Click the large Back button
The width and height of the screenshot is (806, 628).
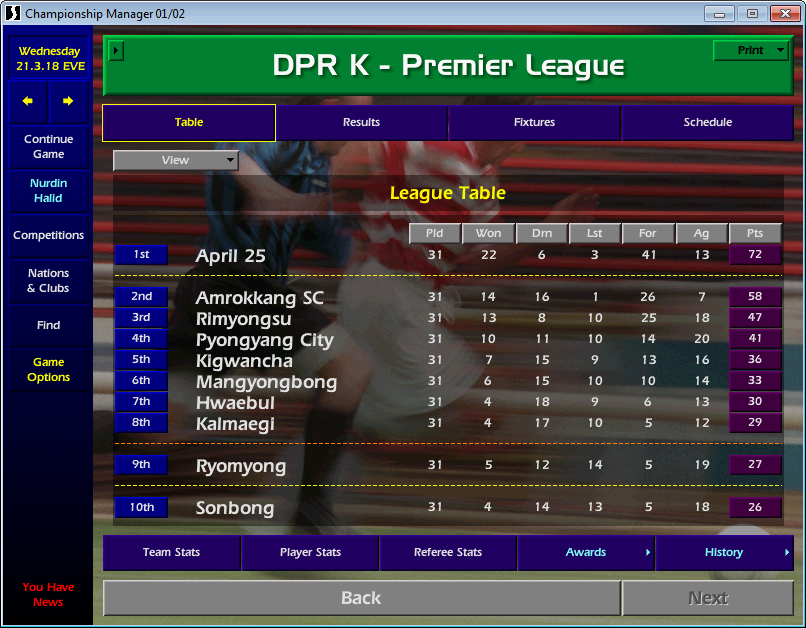coord(361,598)
